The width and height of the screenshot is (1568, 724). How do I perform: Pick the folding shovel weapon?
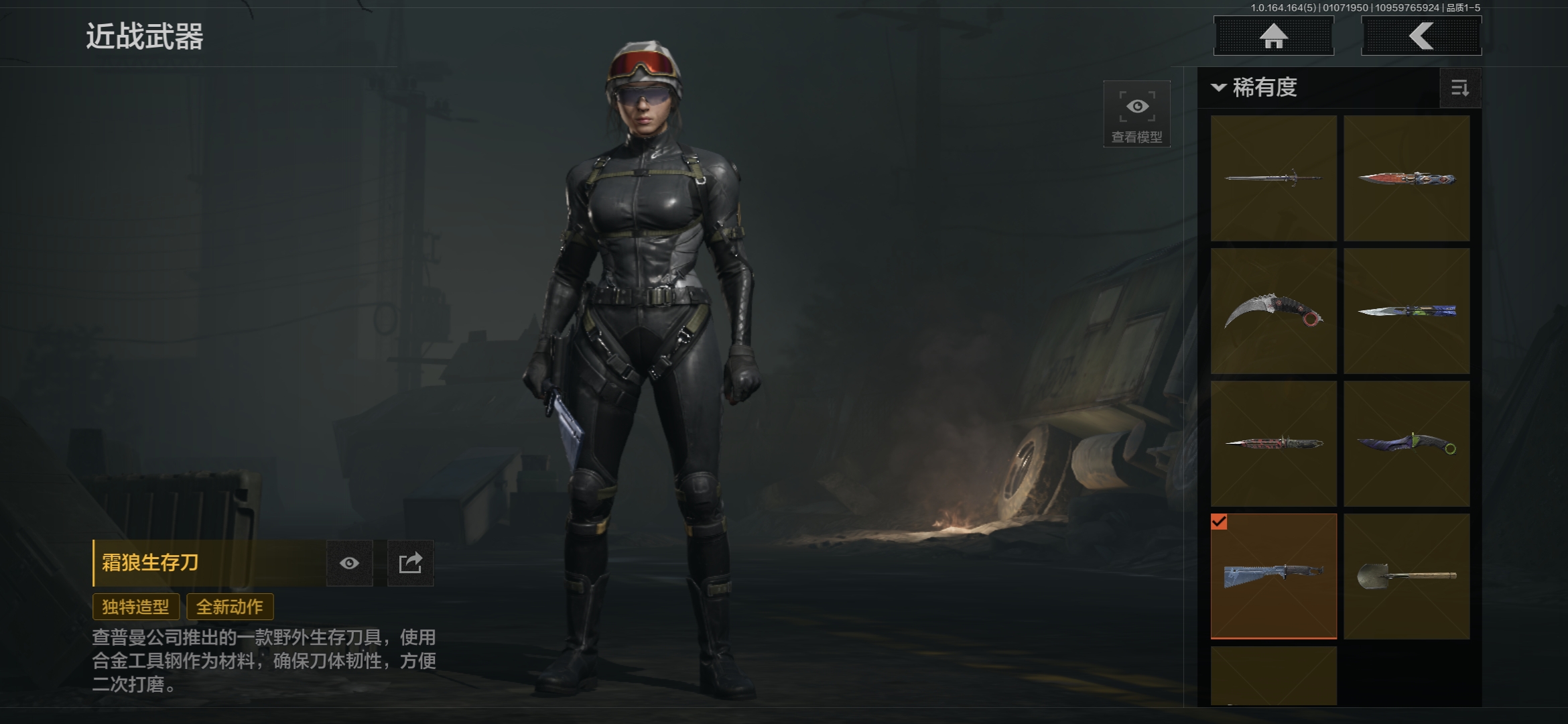pyautogui.click(x=1407, y=576)
